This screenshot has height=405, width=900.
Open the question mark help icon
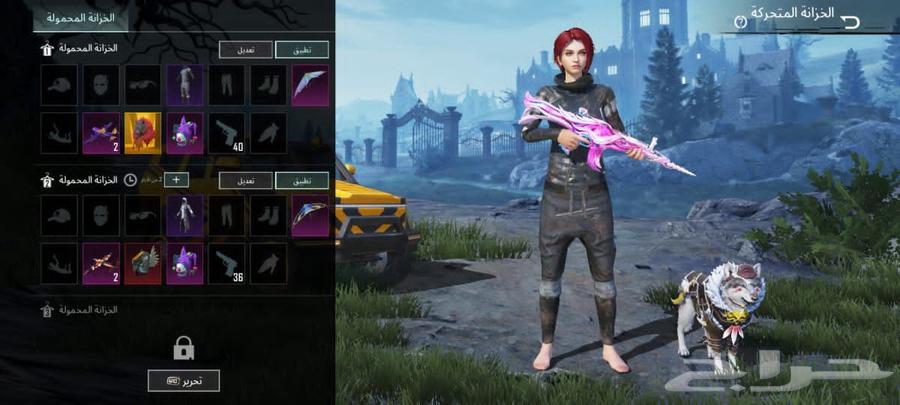741,21
